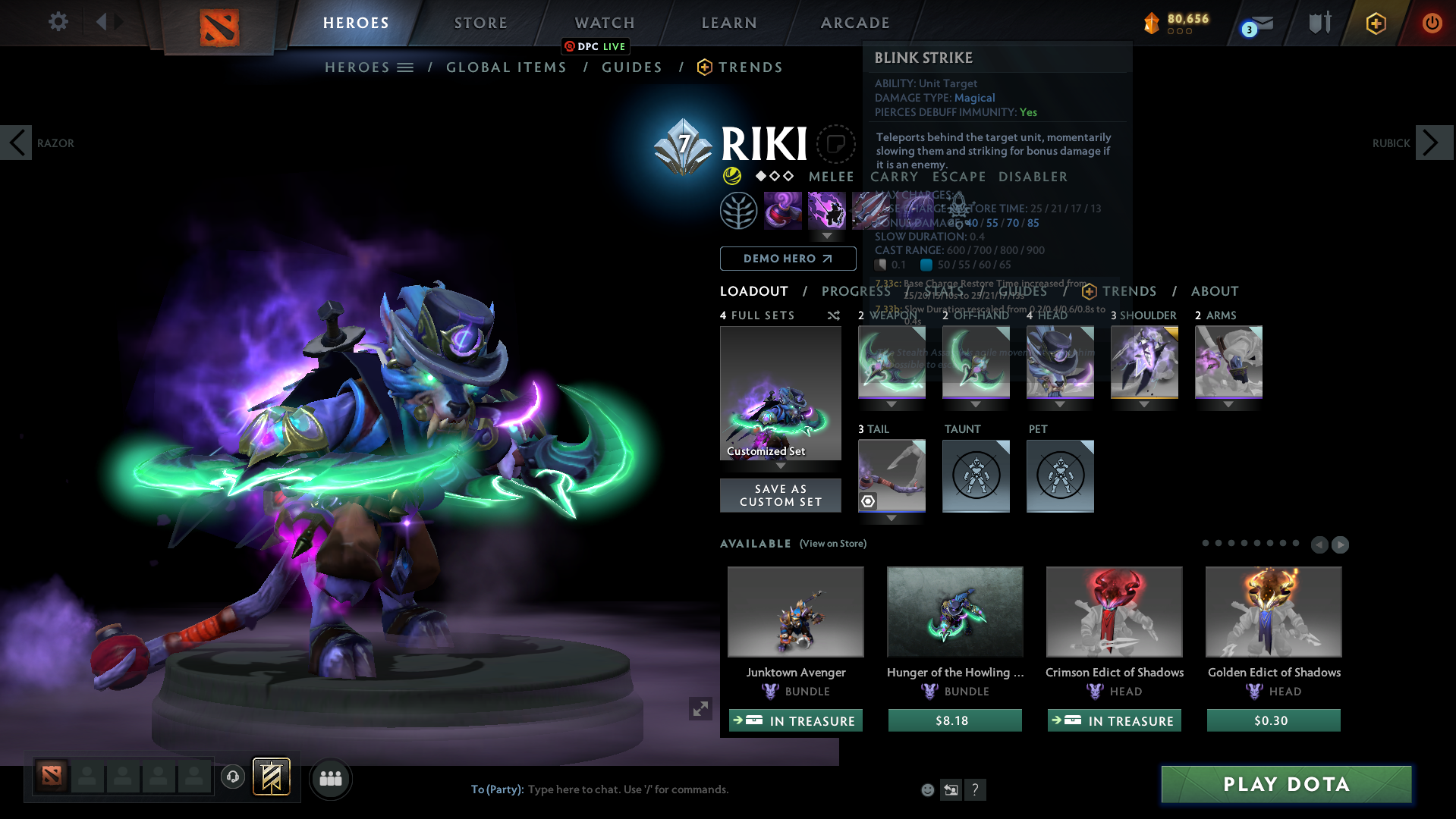Expand the Heroes hamburger menu
This screenshot has width=1456, height=819.
pos(407,67)
